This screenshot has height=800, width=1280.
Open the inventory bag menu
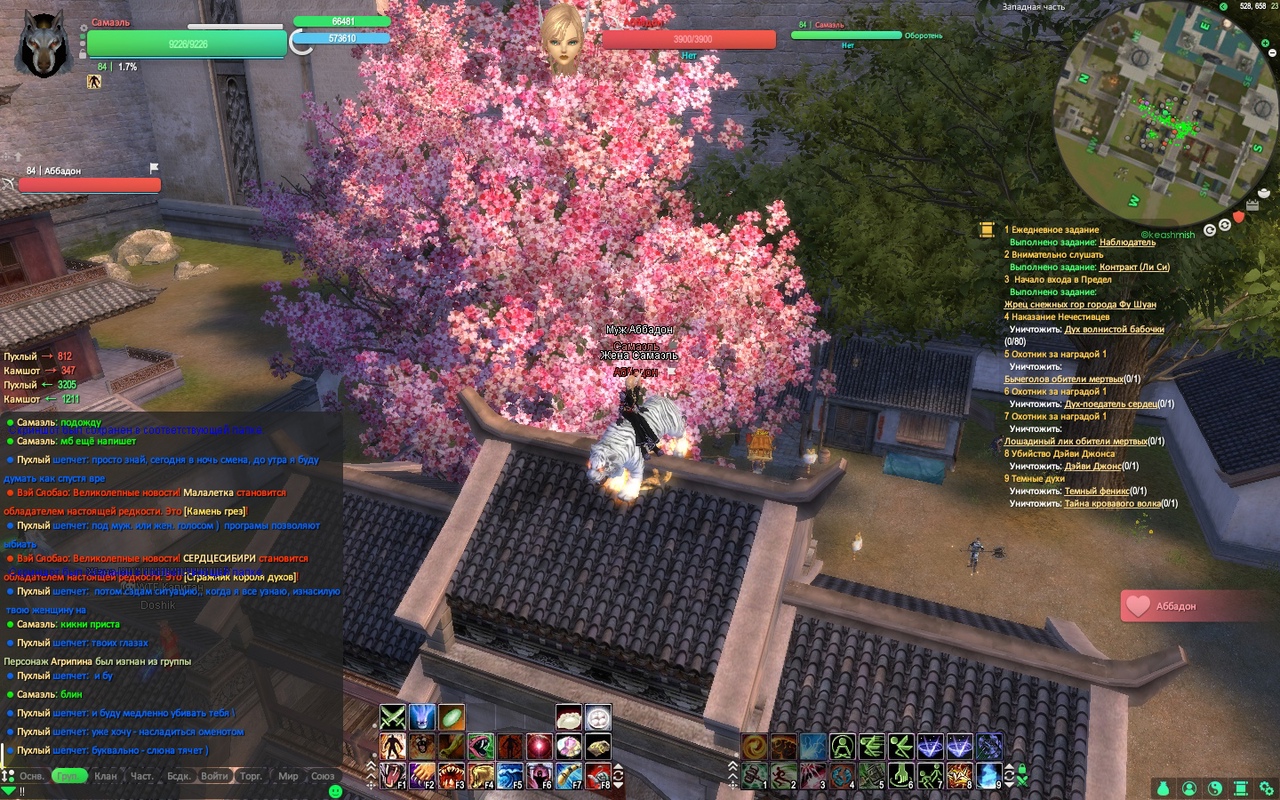point(1163,788)
